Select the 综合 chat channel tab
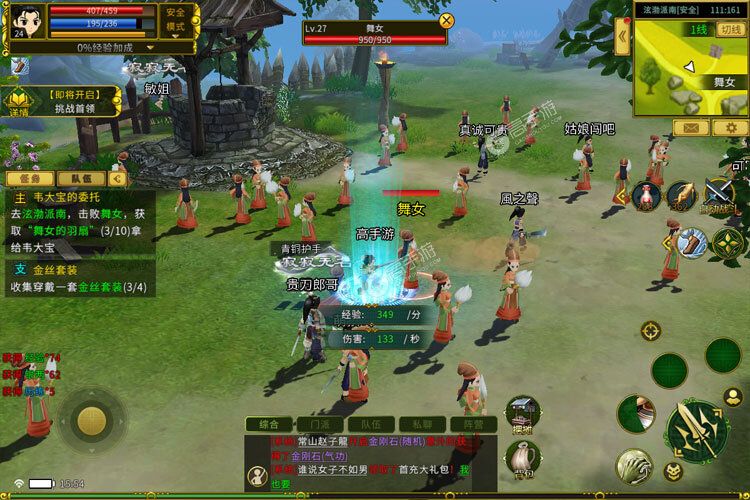This screenshot has width=750, height=500. coord(268,424)
